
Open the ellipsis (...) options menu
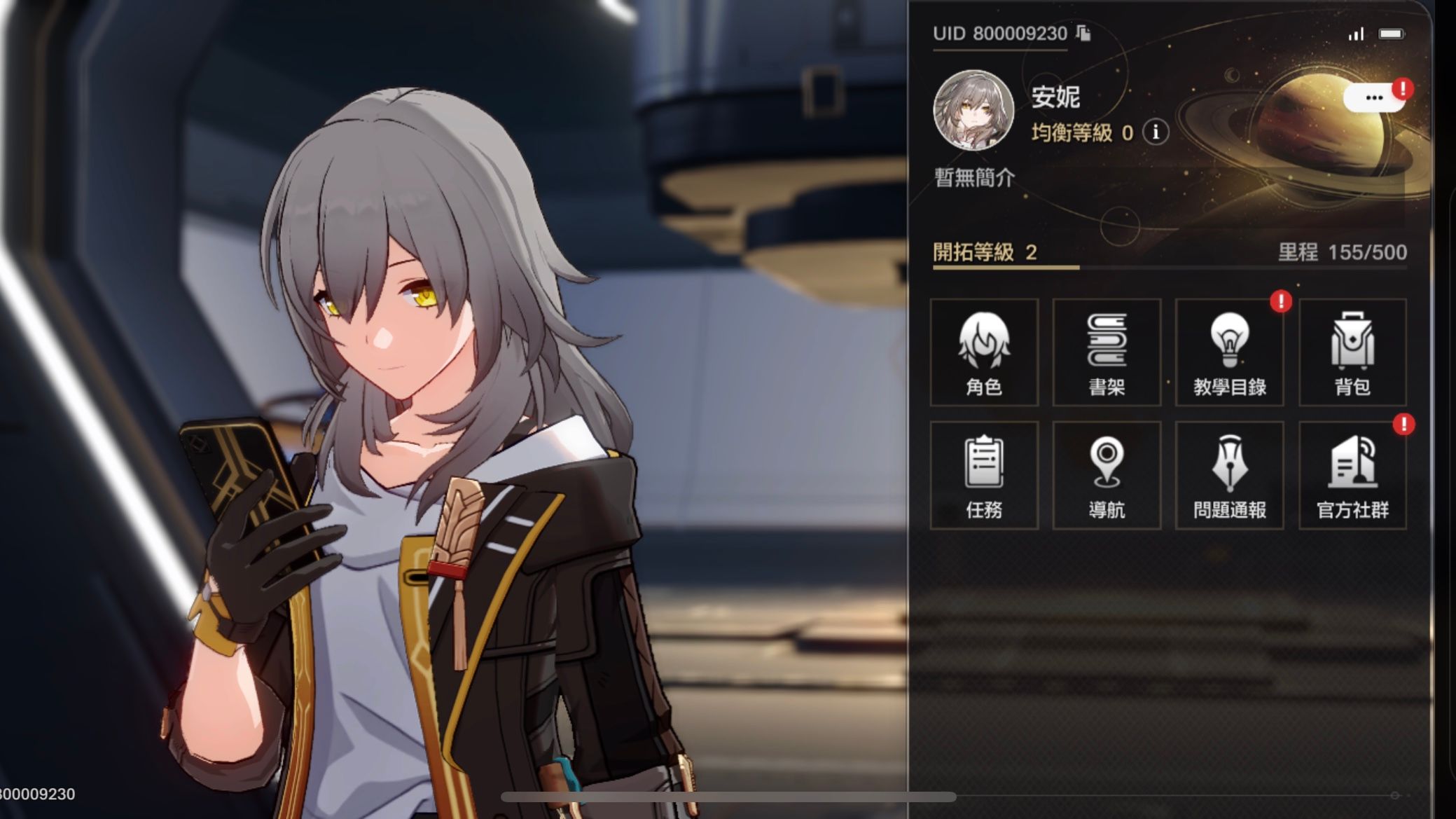[x=1375, y=97]
